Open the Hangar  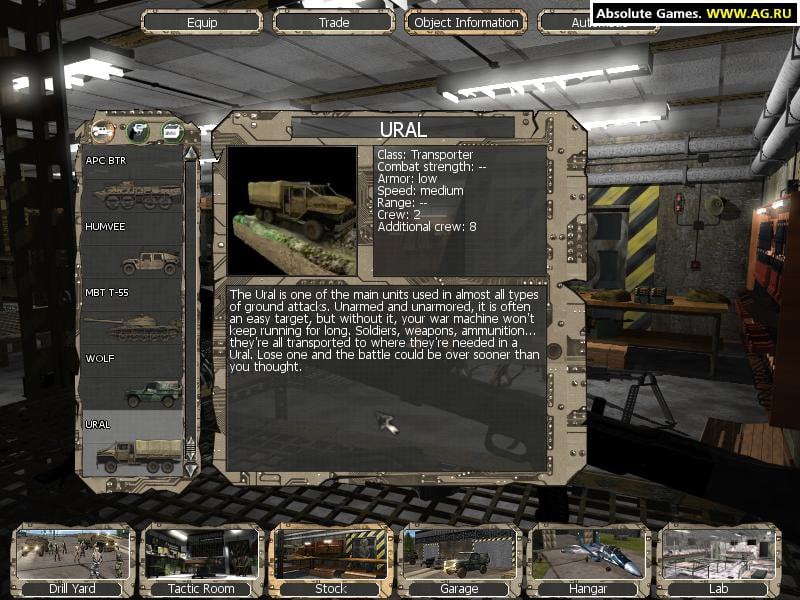click(588, 560)
